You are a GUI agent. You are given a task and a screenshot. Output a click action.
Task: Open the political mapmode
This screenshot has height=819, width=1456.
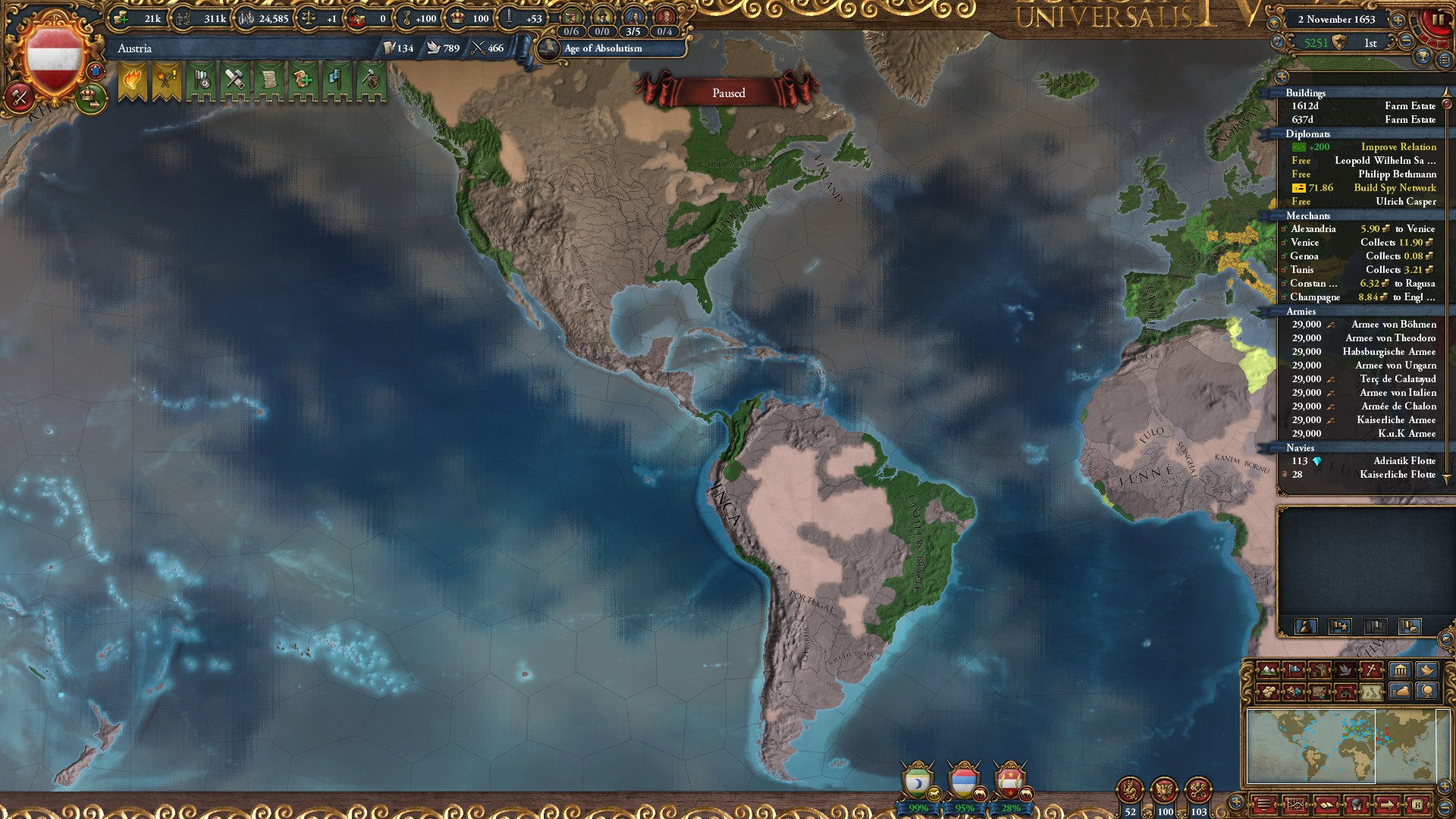[1294, 670]
